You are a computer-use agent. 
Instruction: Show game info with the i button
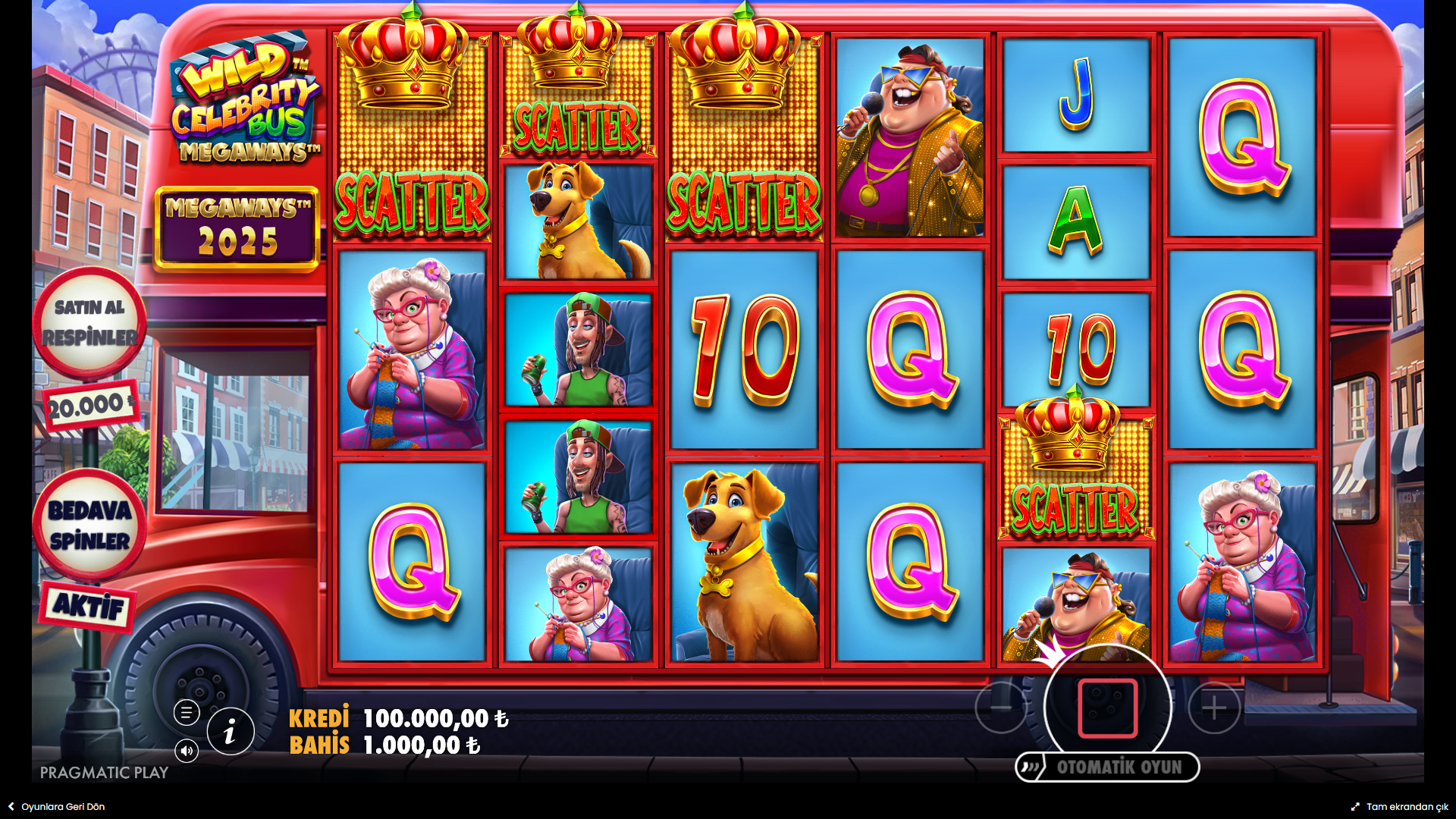point(231,732)
